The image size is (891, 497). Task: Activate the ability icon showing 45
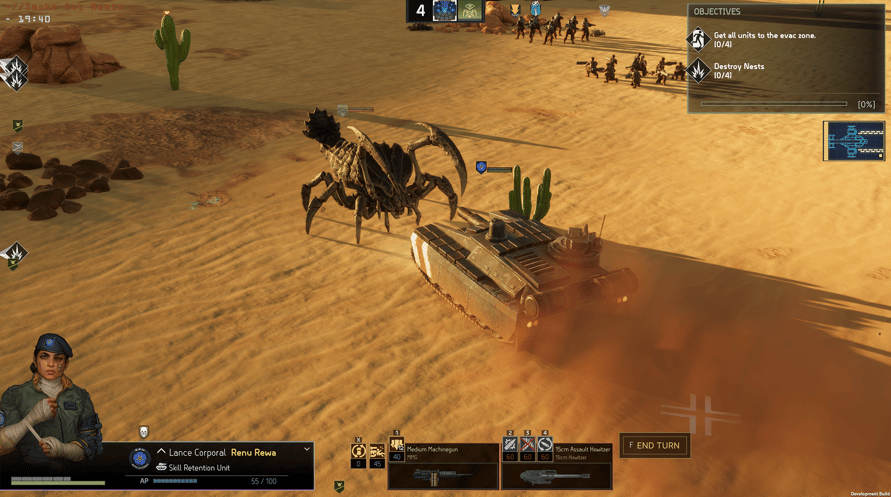point(377,454)
